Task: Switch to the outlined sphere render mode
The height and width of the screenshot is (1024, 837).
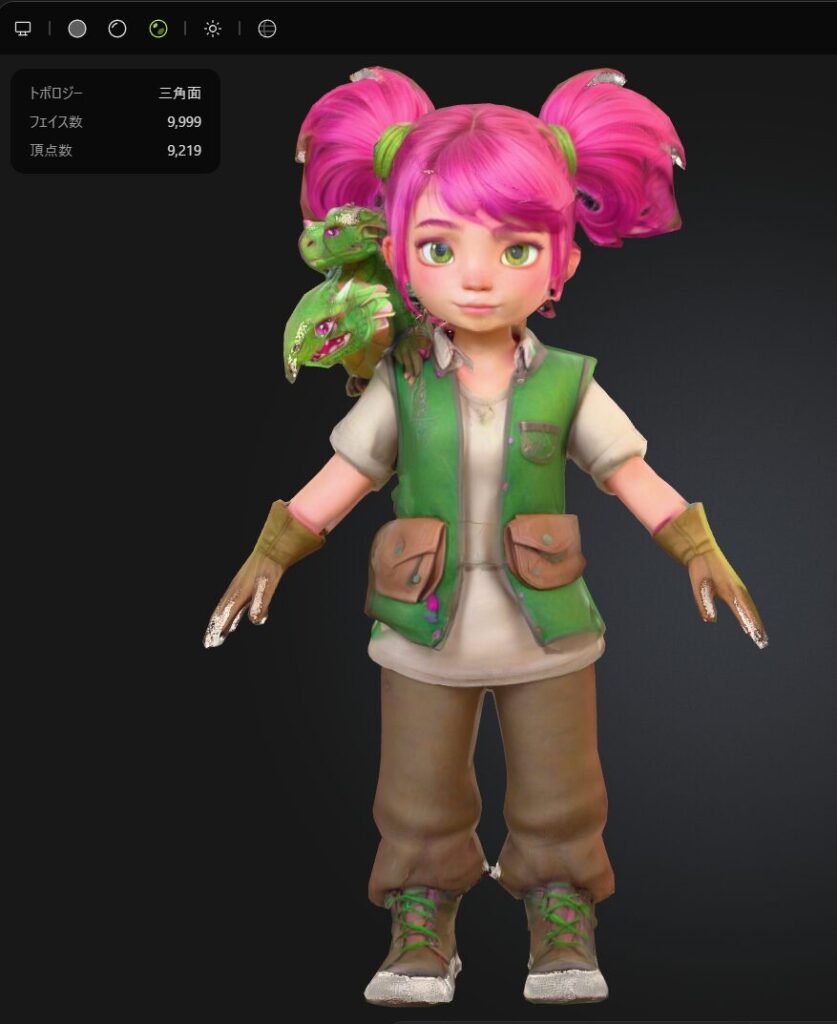Action: tap(118, 29)
